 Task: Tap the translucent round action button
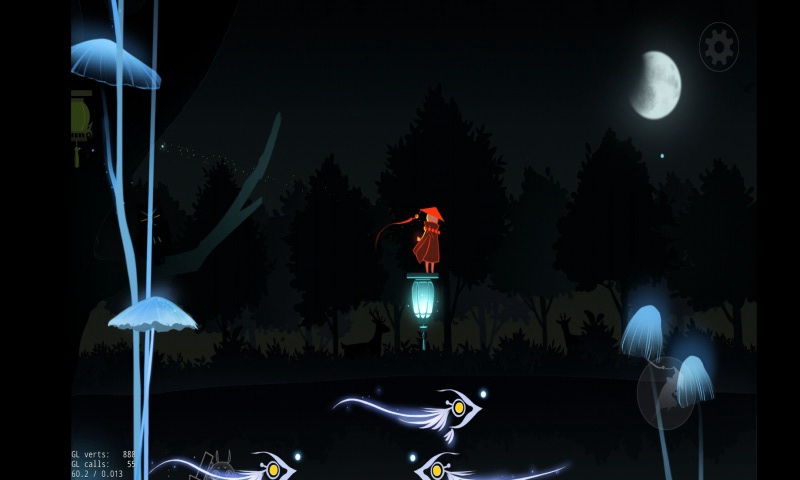coord(665,393)
